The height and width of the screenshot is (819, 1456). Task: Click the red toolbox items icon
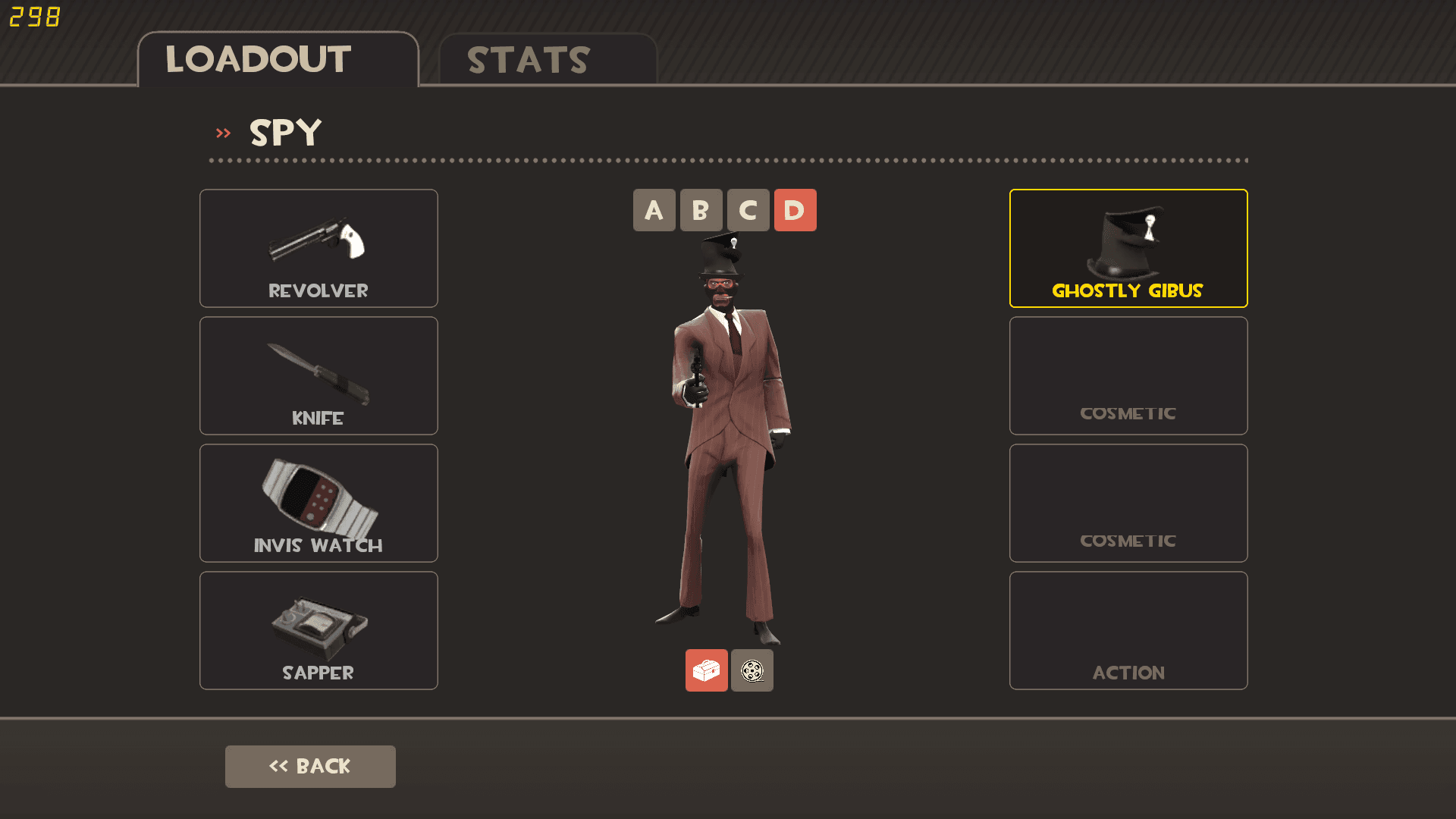coord(706,670)
